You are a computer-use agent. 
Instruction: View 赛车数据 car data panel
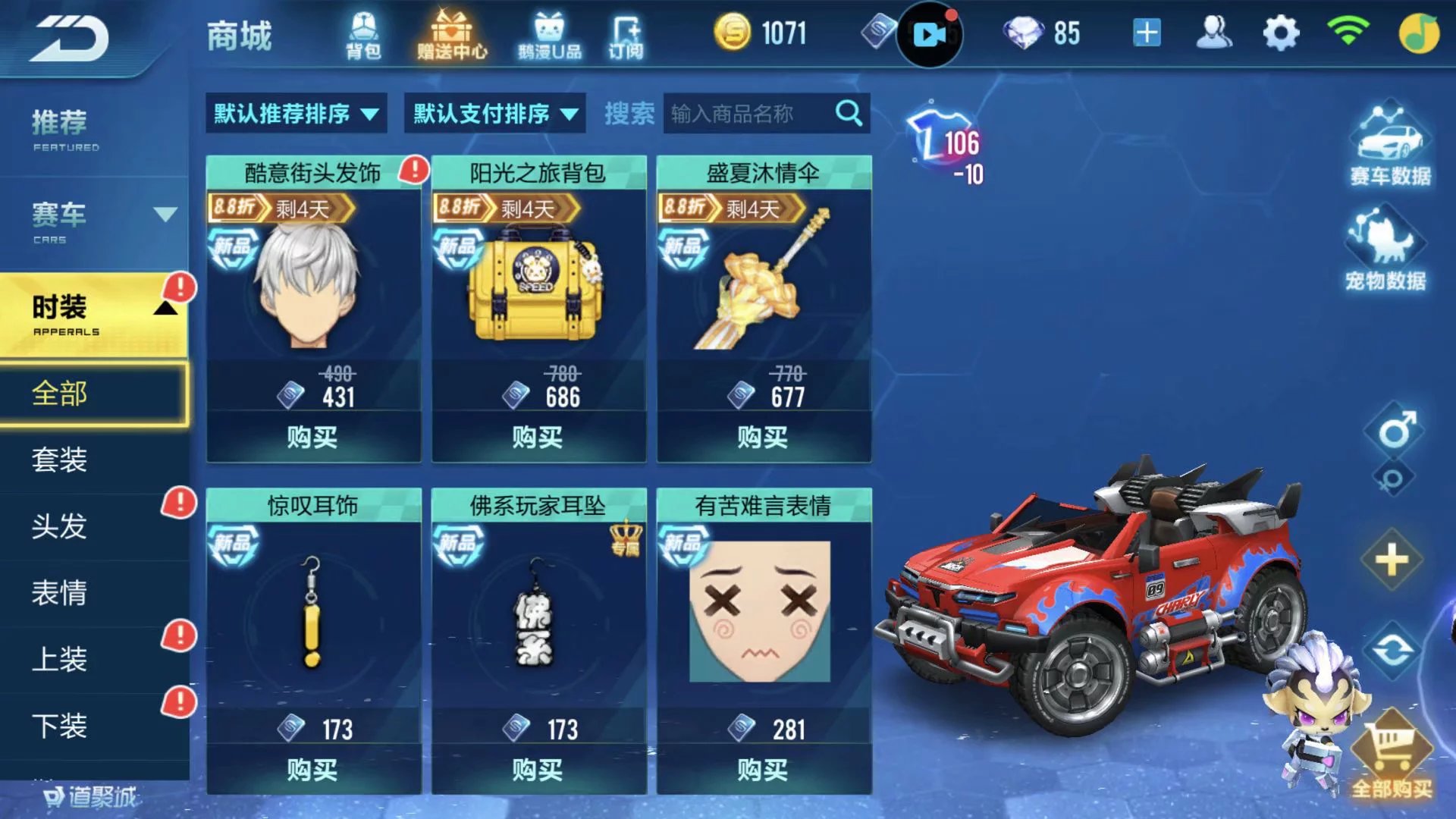1392,148
